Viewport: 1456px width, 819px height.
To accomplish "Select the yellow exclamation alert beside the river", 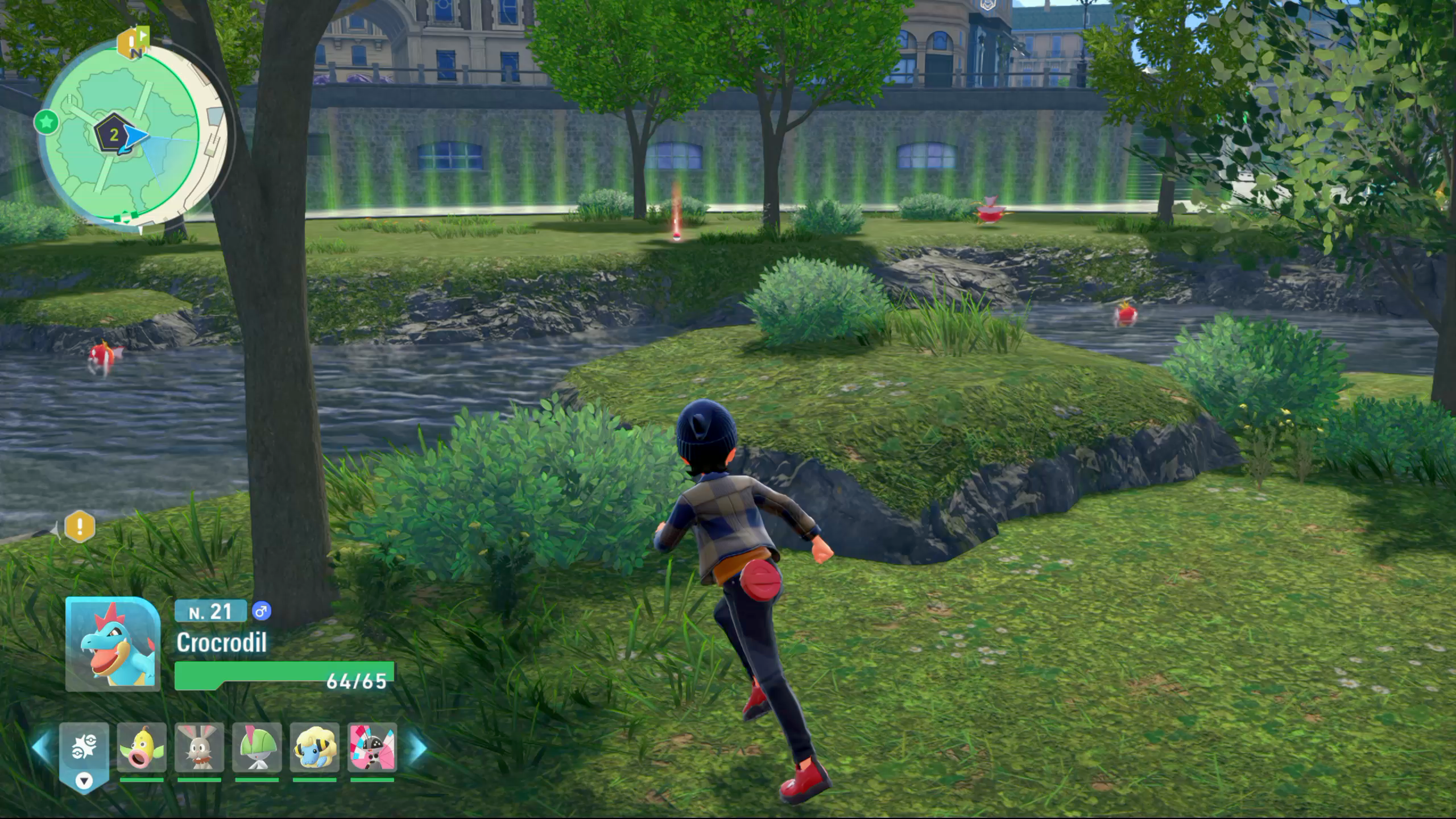I will point(80,526).
